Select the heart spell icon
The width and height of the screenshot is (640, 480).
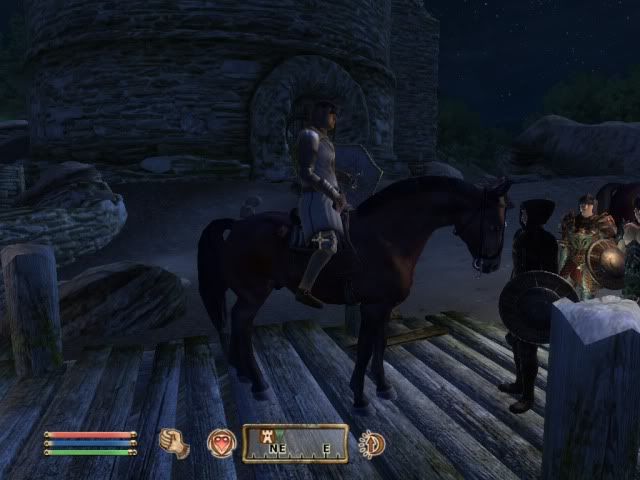click(x=220, y=443)
